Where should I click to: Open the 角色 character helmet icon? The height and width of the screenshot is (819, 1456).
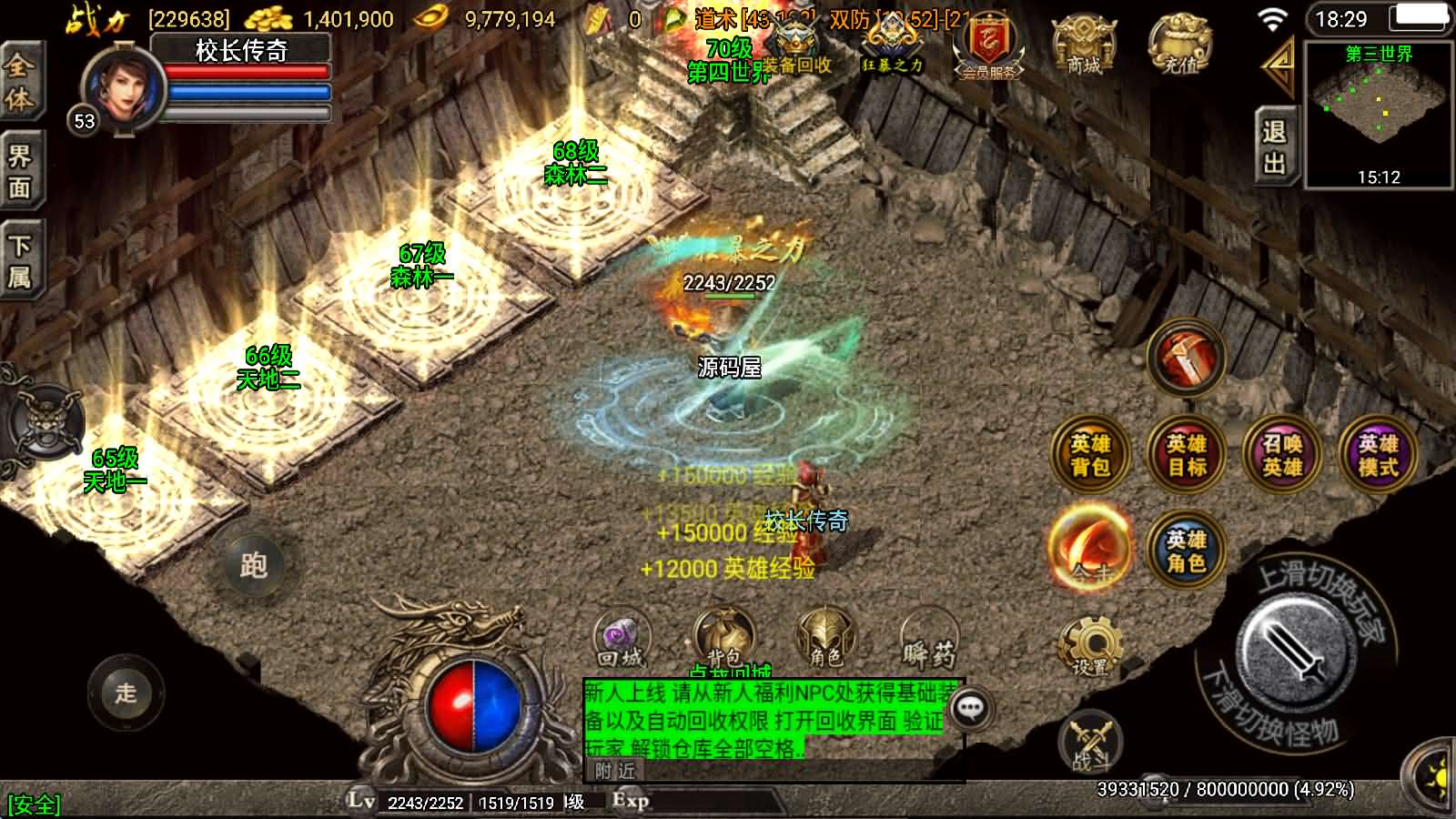[824, 637]
